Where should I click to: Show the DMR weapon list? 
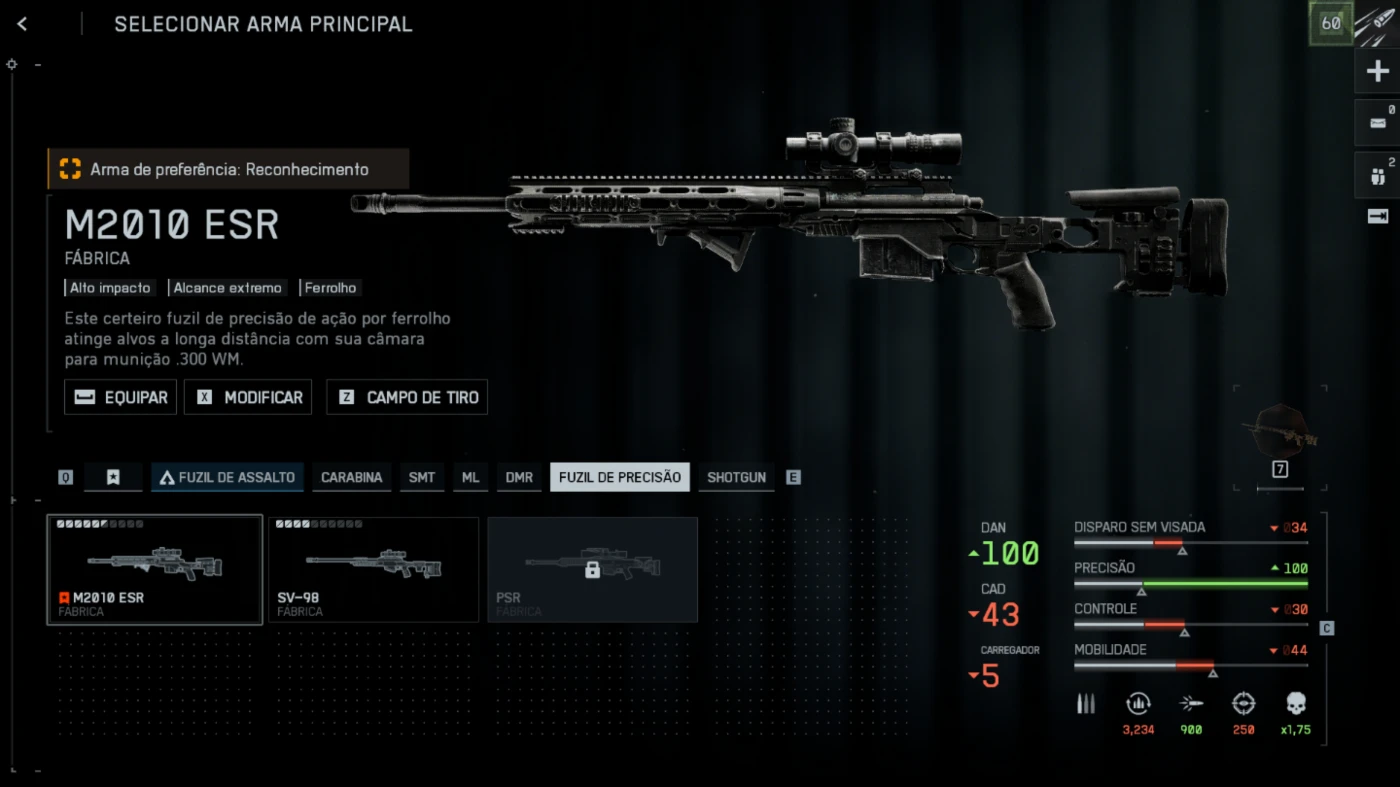click(519, 477)
